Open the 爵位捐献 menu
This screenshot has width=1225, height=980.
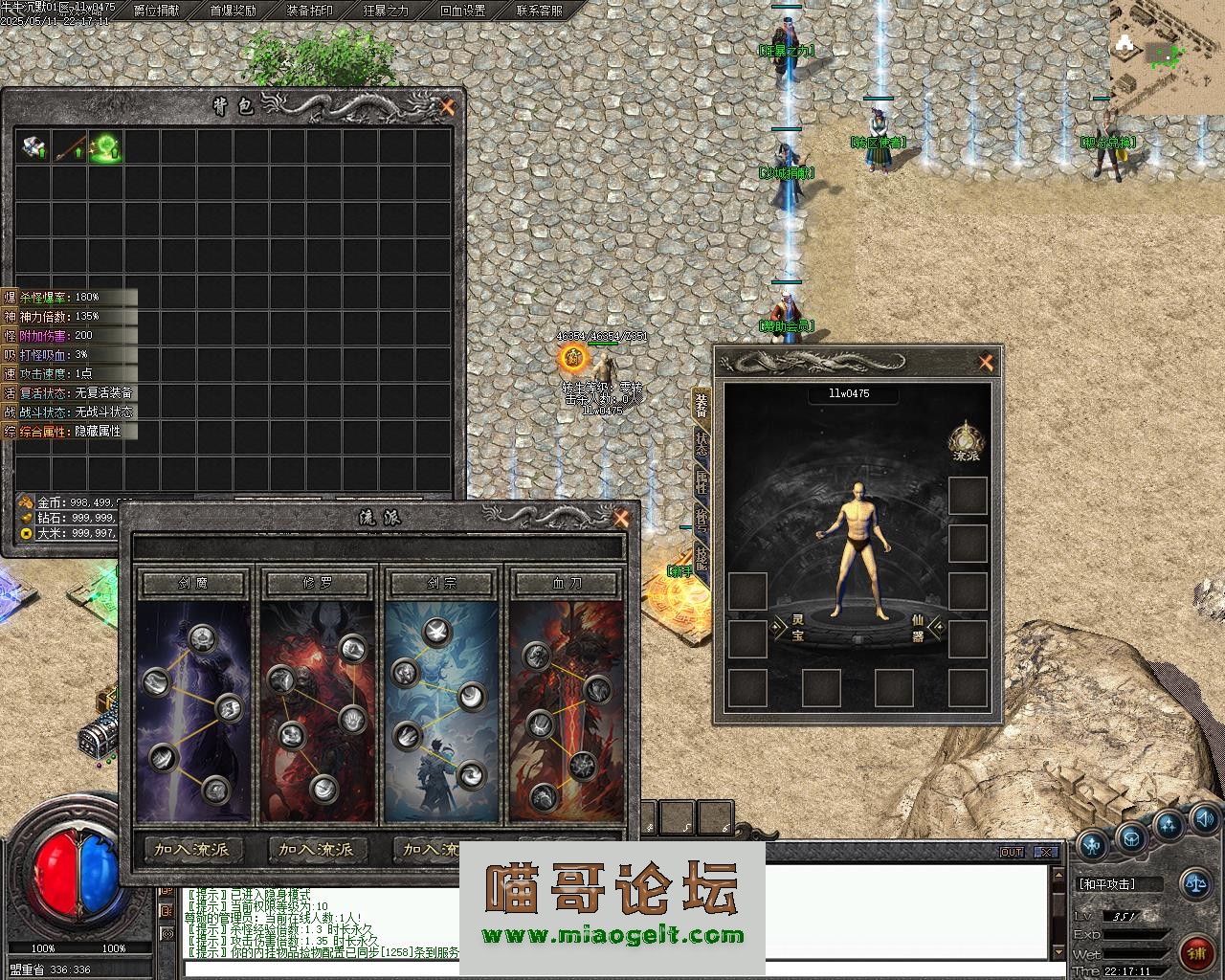pyautogui.click(x=156, y=11)
